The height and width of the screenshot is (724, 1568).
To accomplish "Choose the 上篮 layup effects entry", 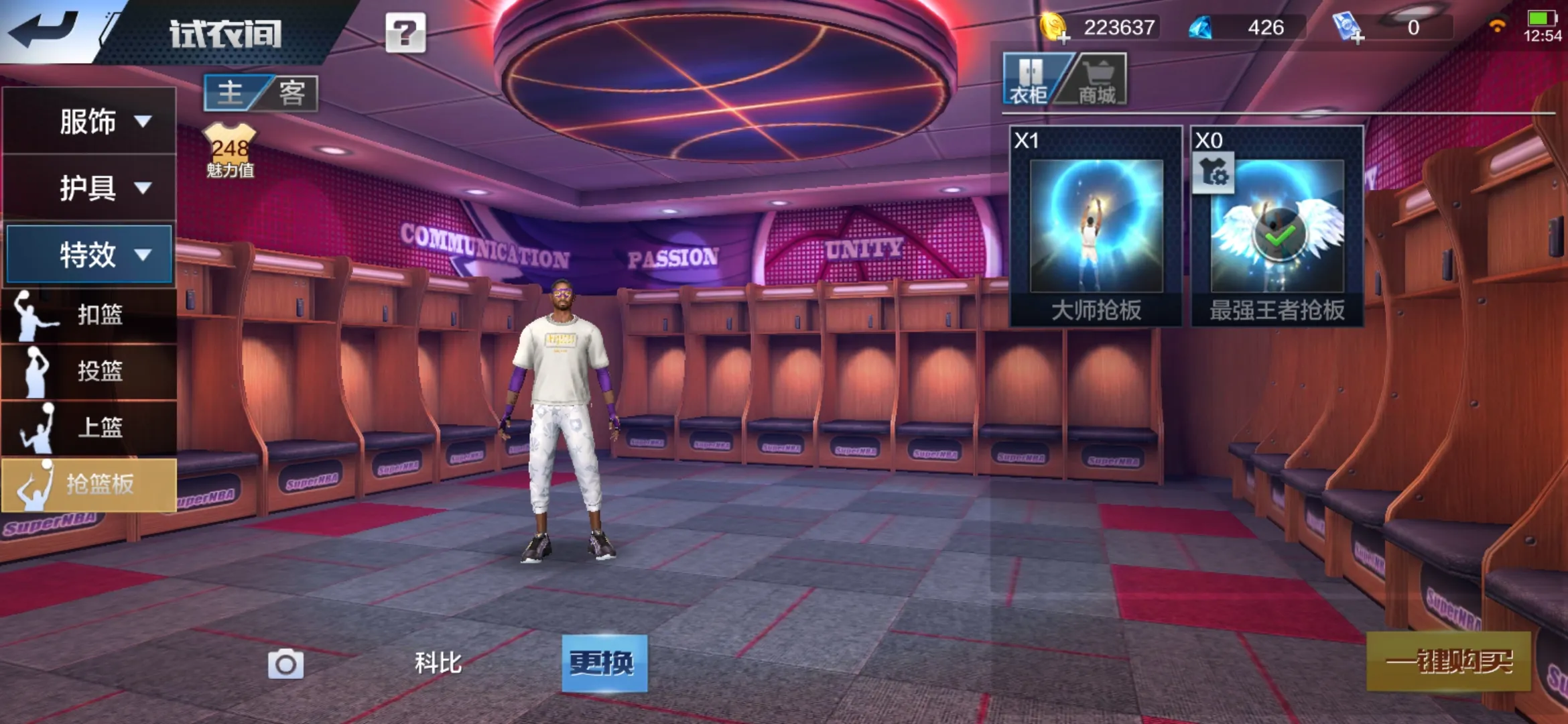I will (x=89, y=427).
